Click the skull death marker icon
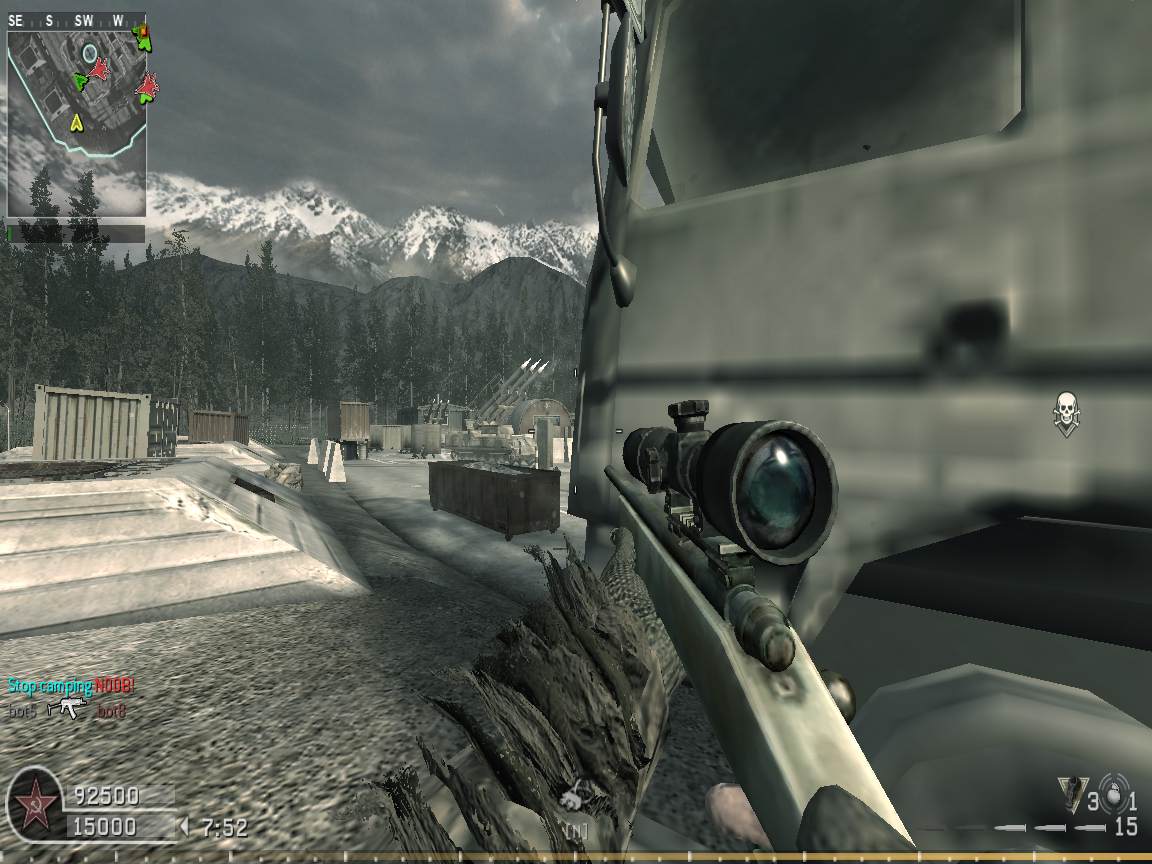Viewport: 1152px width, 864px height. pyautogui.click(x=1066, y=412)
